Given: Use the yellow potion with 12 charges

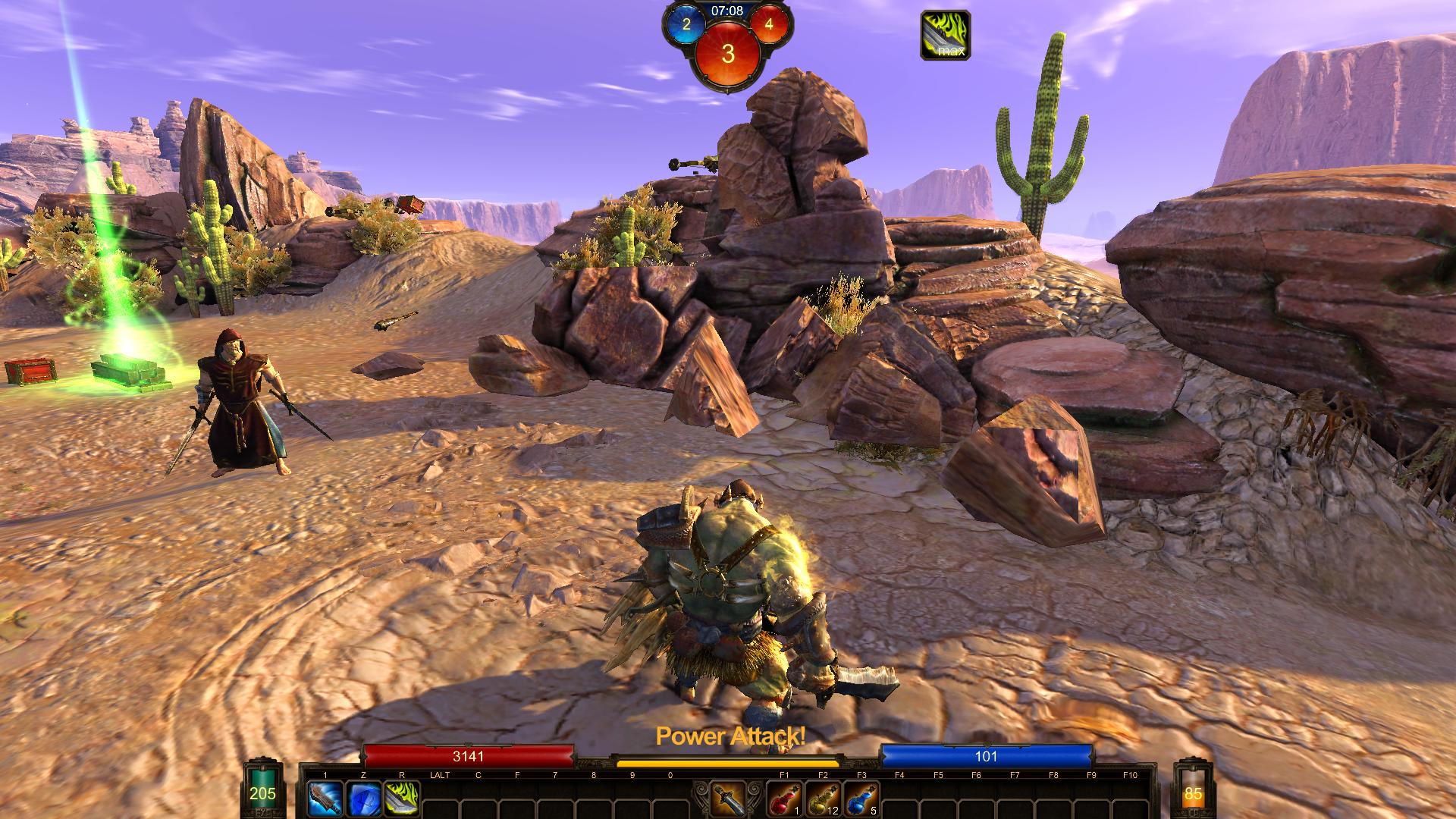Looking at the screenshot, I should (x=823, y=799).
